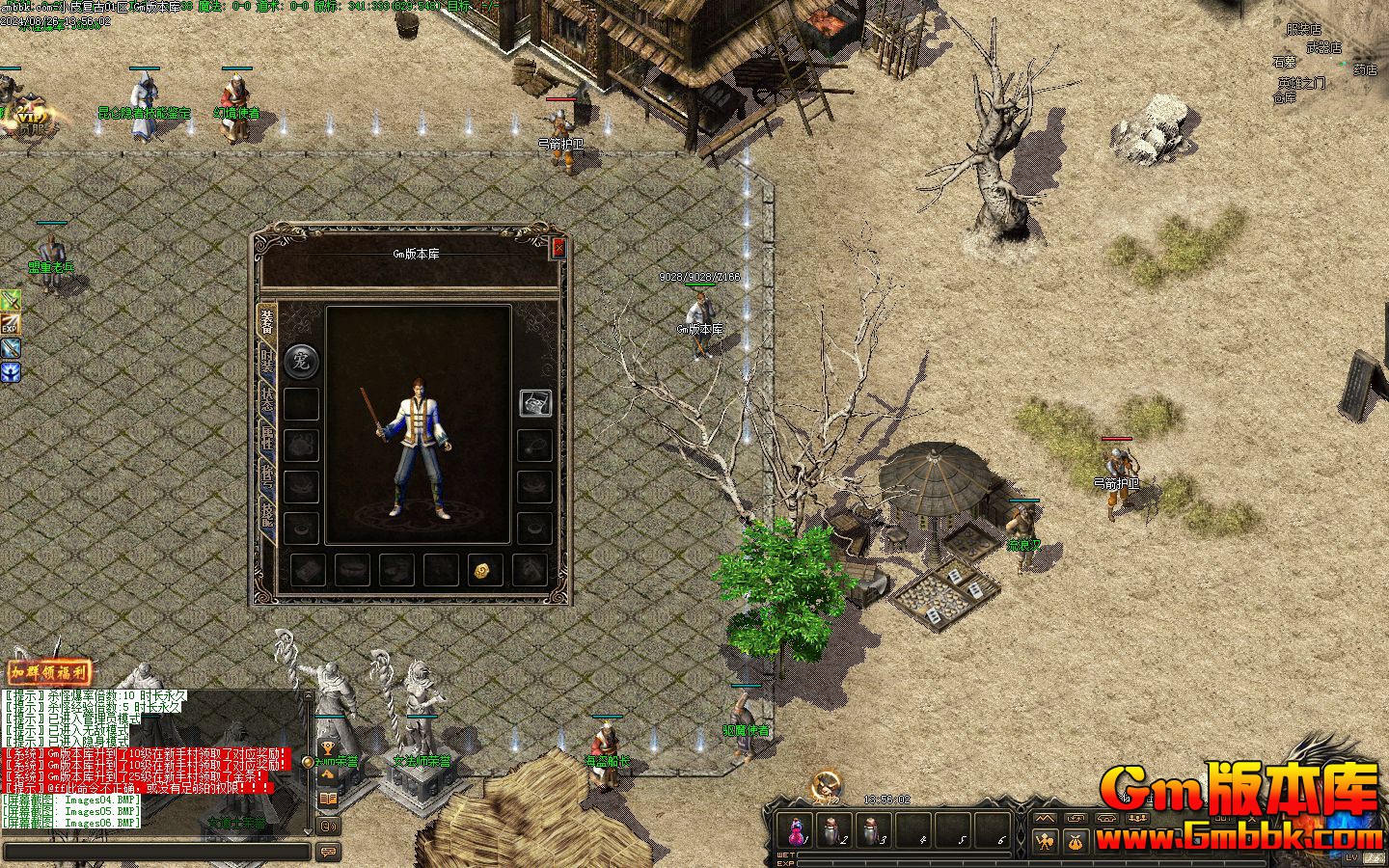1389x868 pixels.
Task: Click the 加群领福利 banner button
Action: (x=48, y=672)
